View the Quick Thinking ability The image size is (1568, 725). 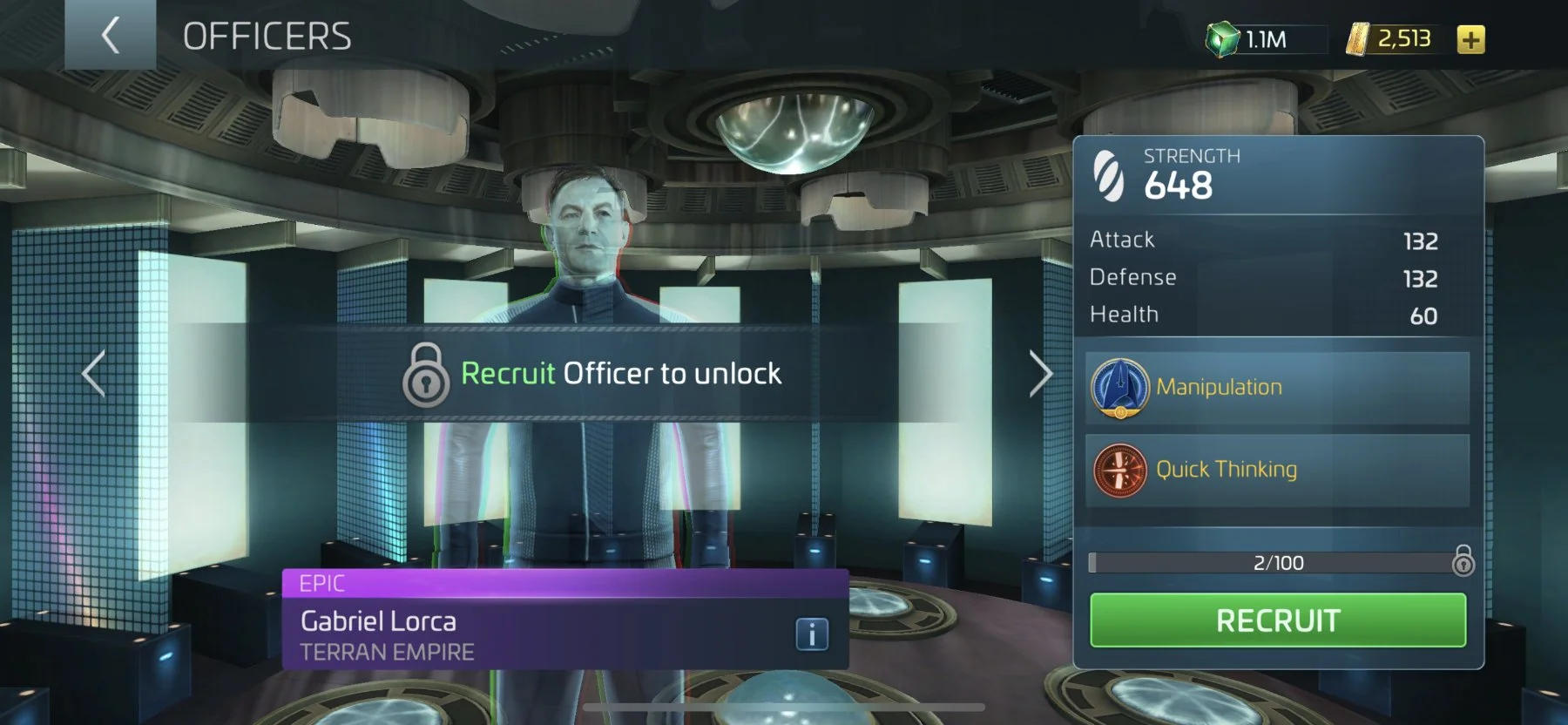(1277, 470)
